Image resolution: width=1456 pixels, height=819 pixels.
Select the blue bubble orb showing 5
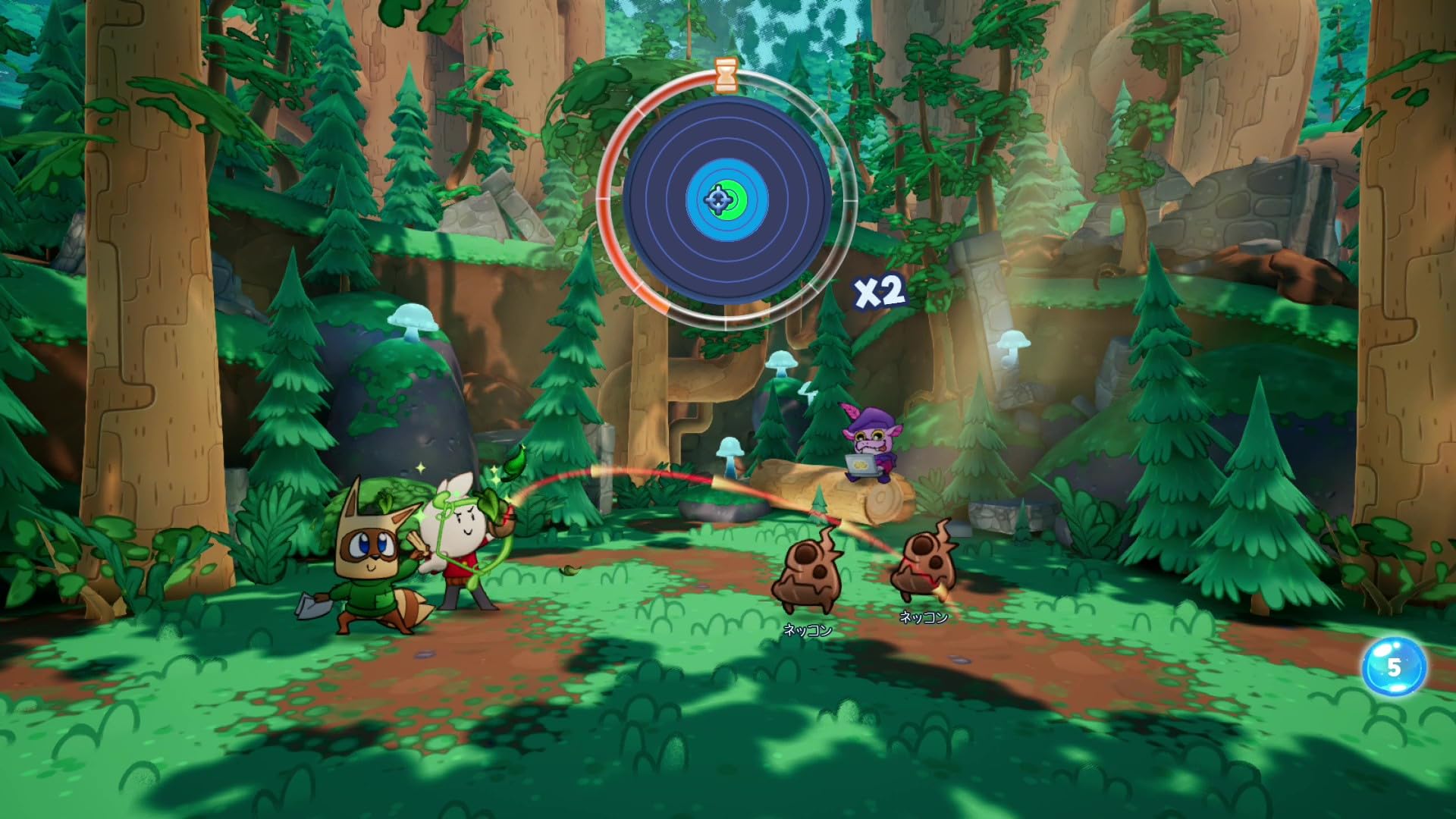pos(1394,667)
